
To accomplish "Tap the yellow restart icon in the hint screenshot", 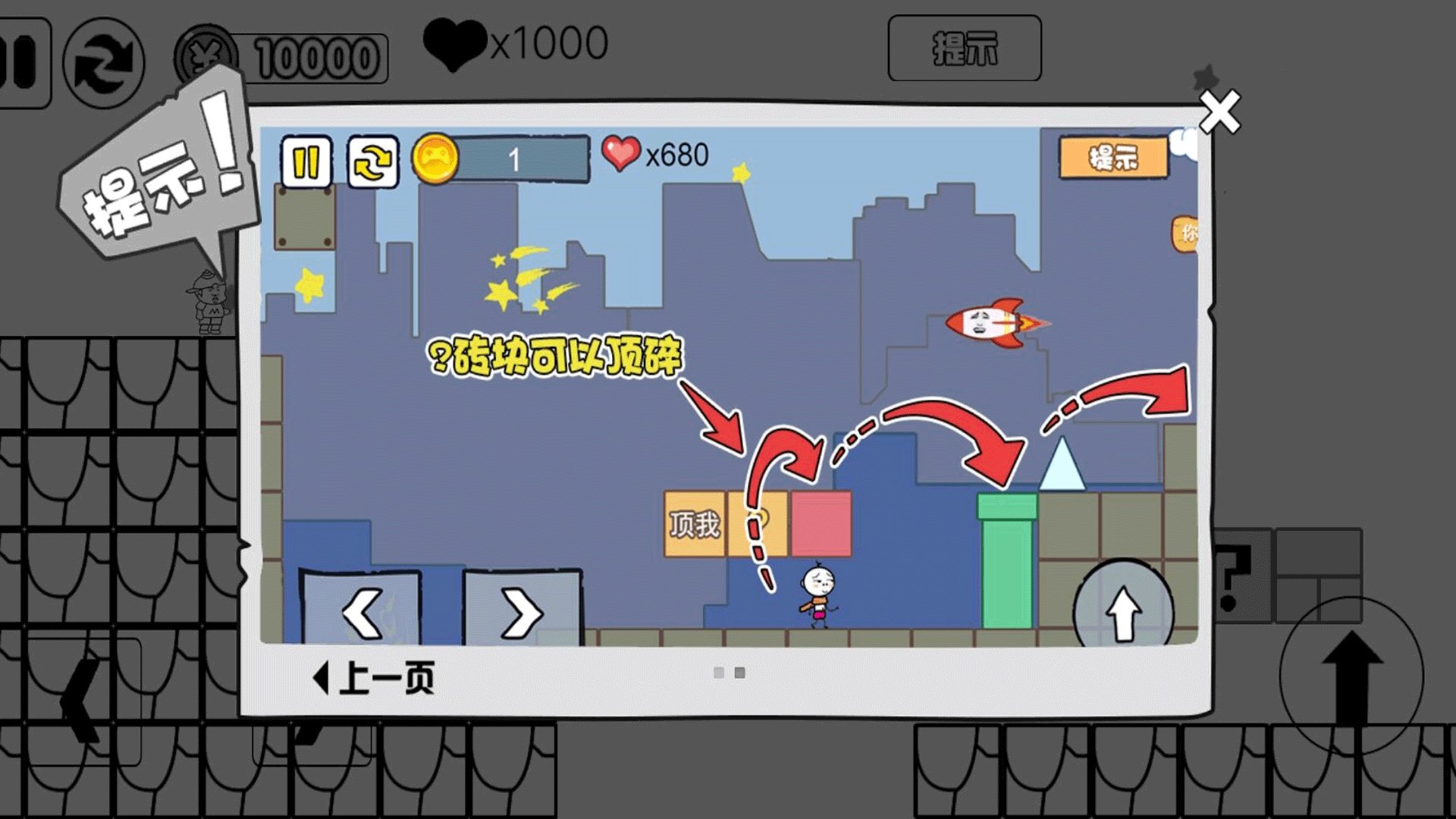I will (373, 159).
